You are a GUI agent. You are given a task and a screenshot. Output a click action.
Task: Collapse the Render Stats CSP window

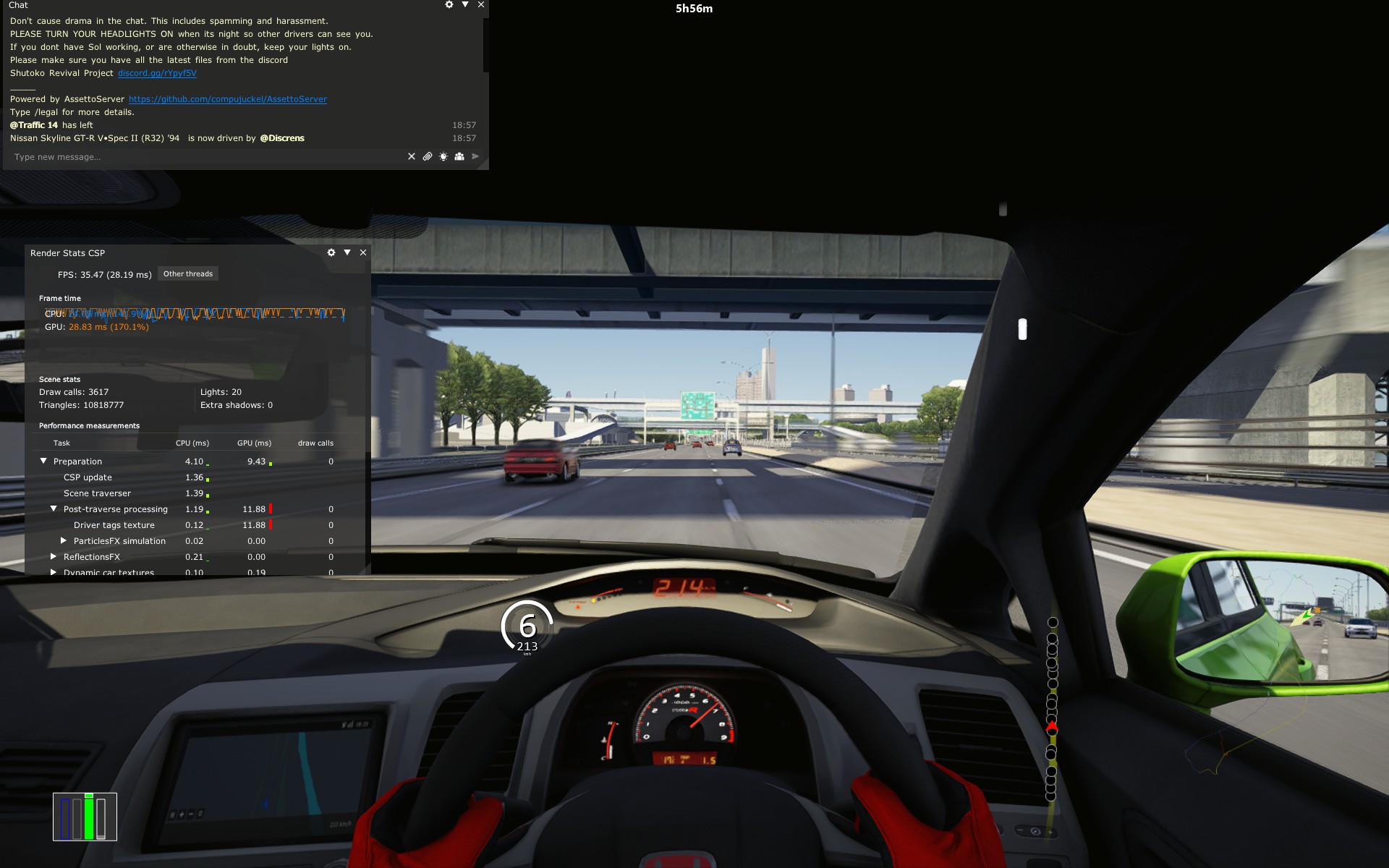tap(347, 252)
